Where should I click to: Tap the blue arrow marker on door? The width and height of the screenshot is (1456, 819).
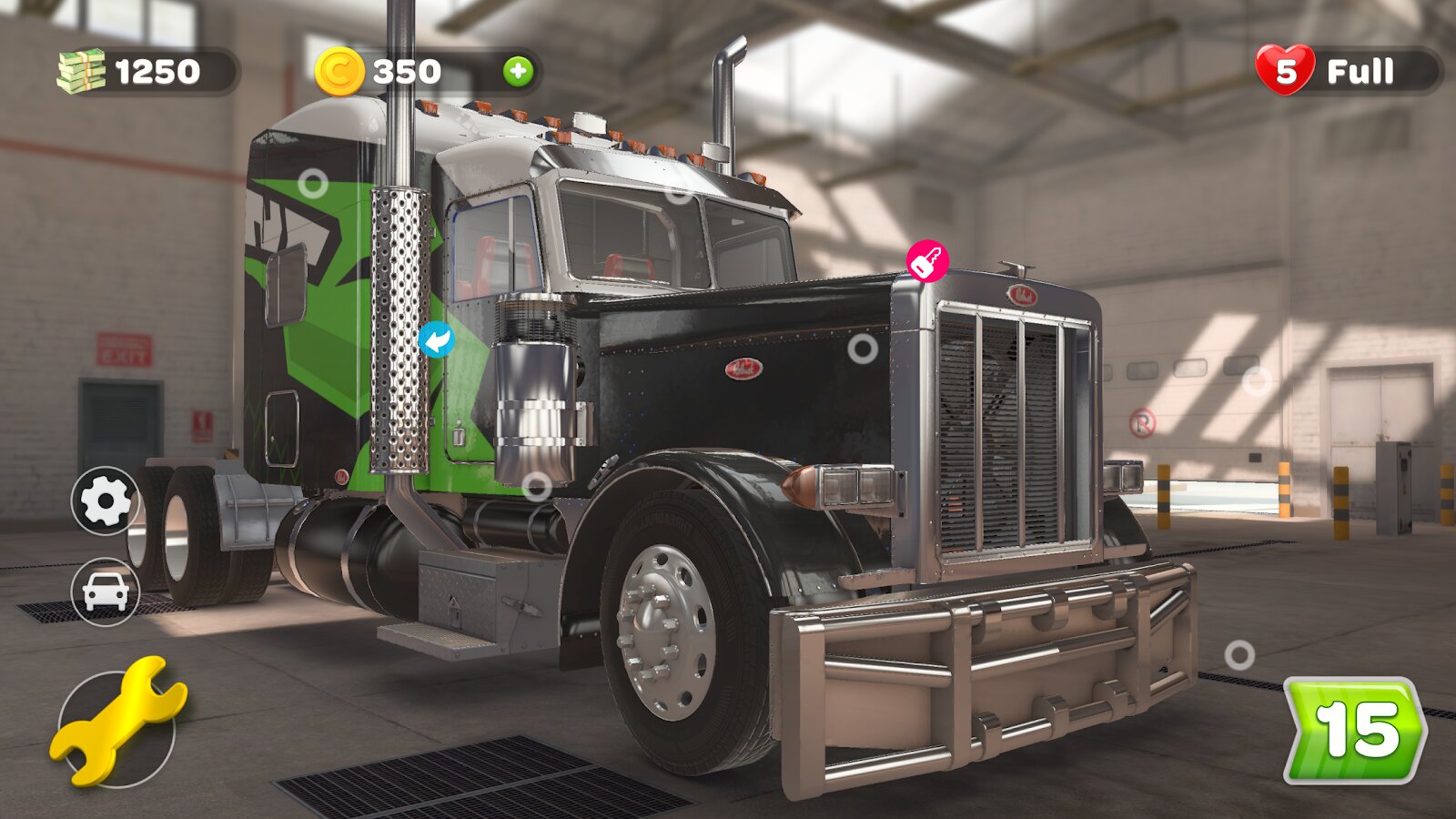(x=437, y=339)
